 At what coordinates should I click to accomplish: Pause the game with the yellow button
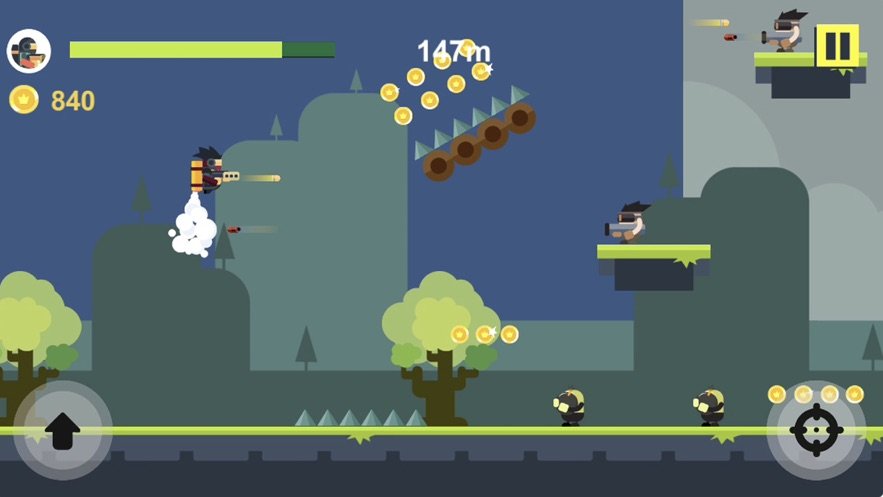tap(836, 45)
